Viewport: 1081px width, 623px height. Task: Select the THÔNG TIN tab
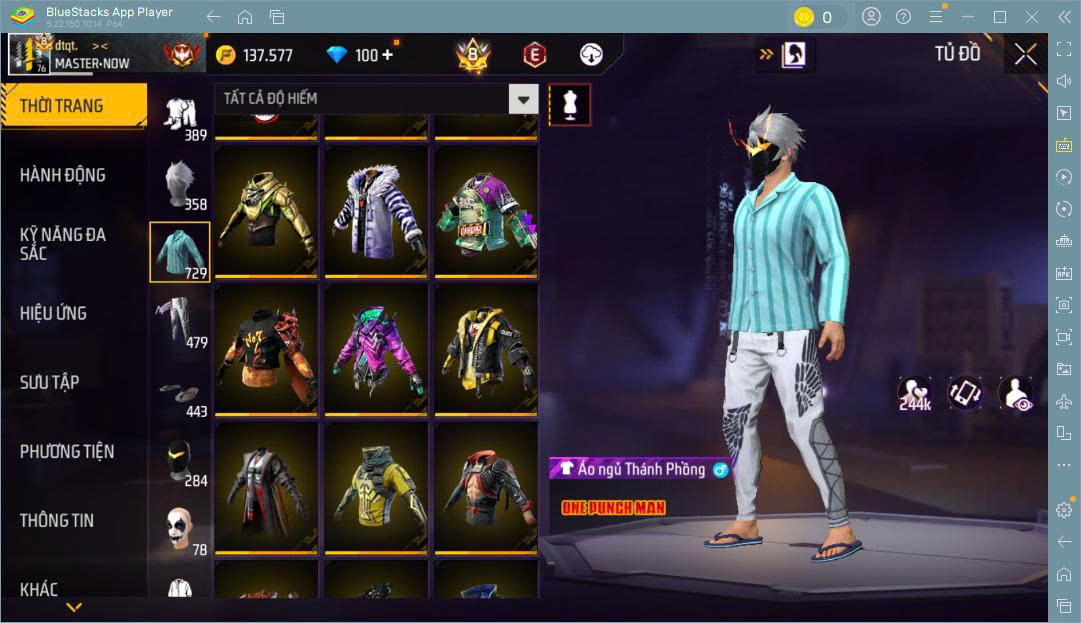pos(57,520)
